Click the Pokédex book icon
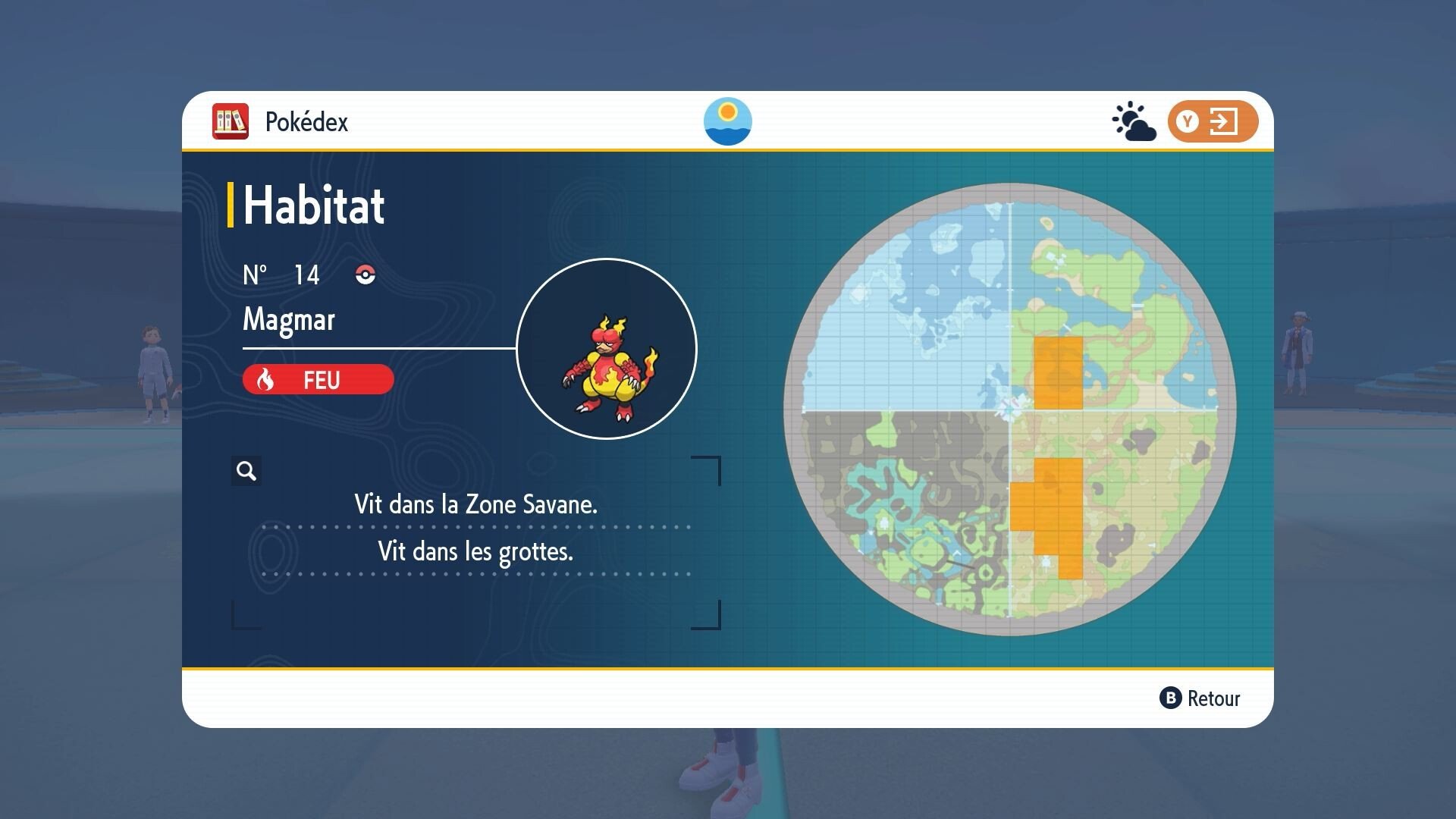This screenshot has height=819, width=1456. click(231, 121)
